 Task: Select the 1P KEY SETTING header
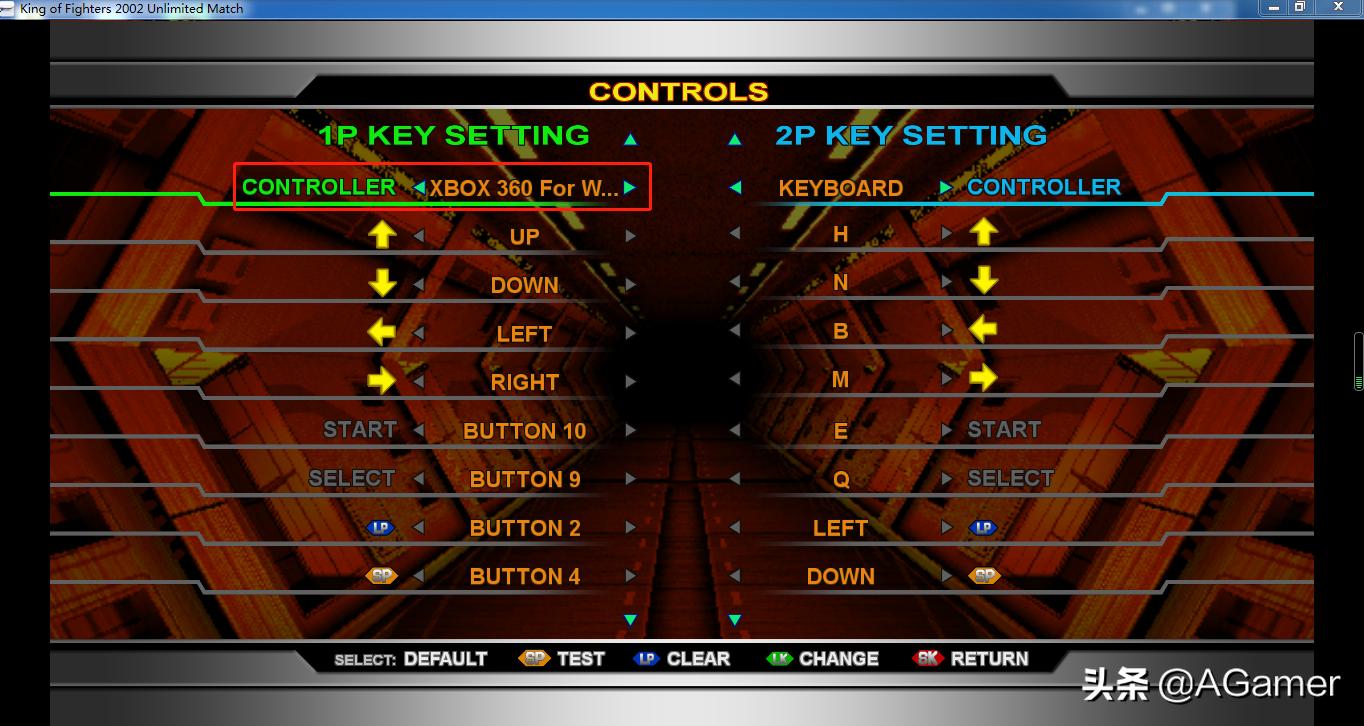tap(452, 135)
